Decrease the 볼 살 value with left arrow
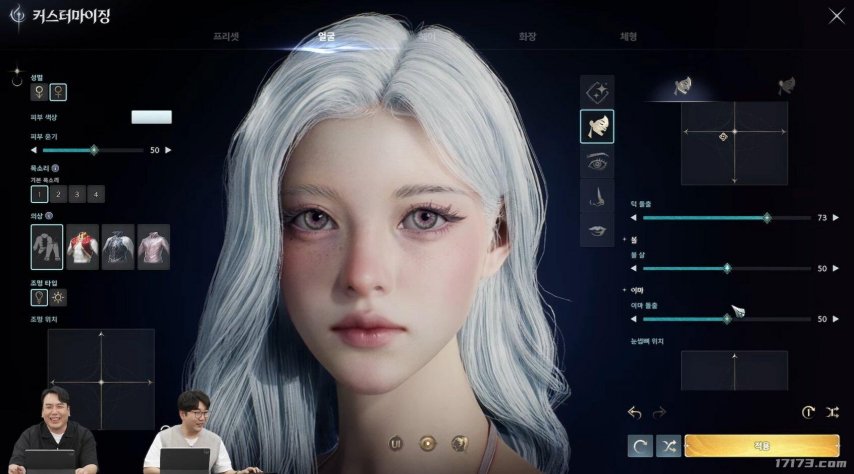The height and width of the screenshot is (474, 854). 632,268
